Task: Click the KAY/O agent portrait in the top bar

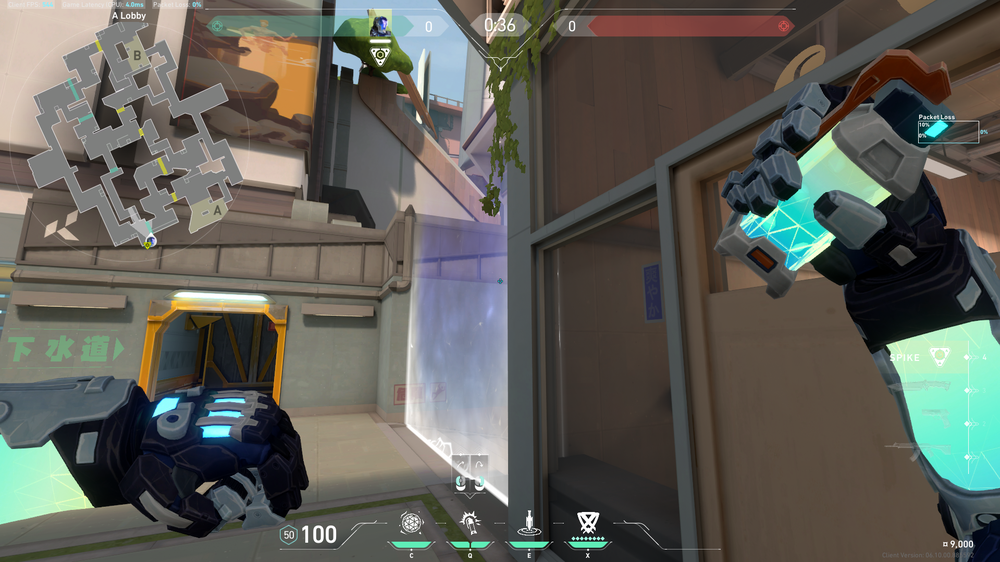Action: click(x=380, y=24)
